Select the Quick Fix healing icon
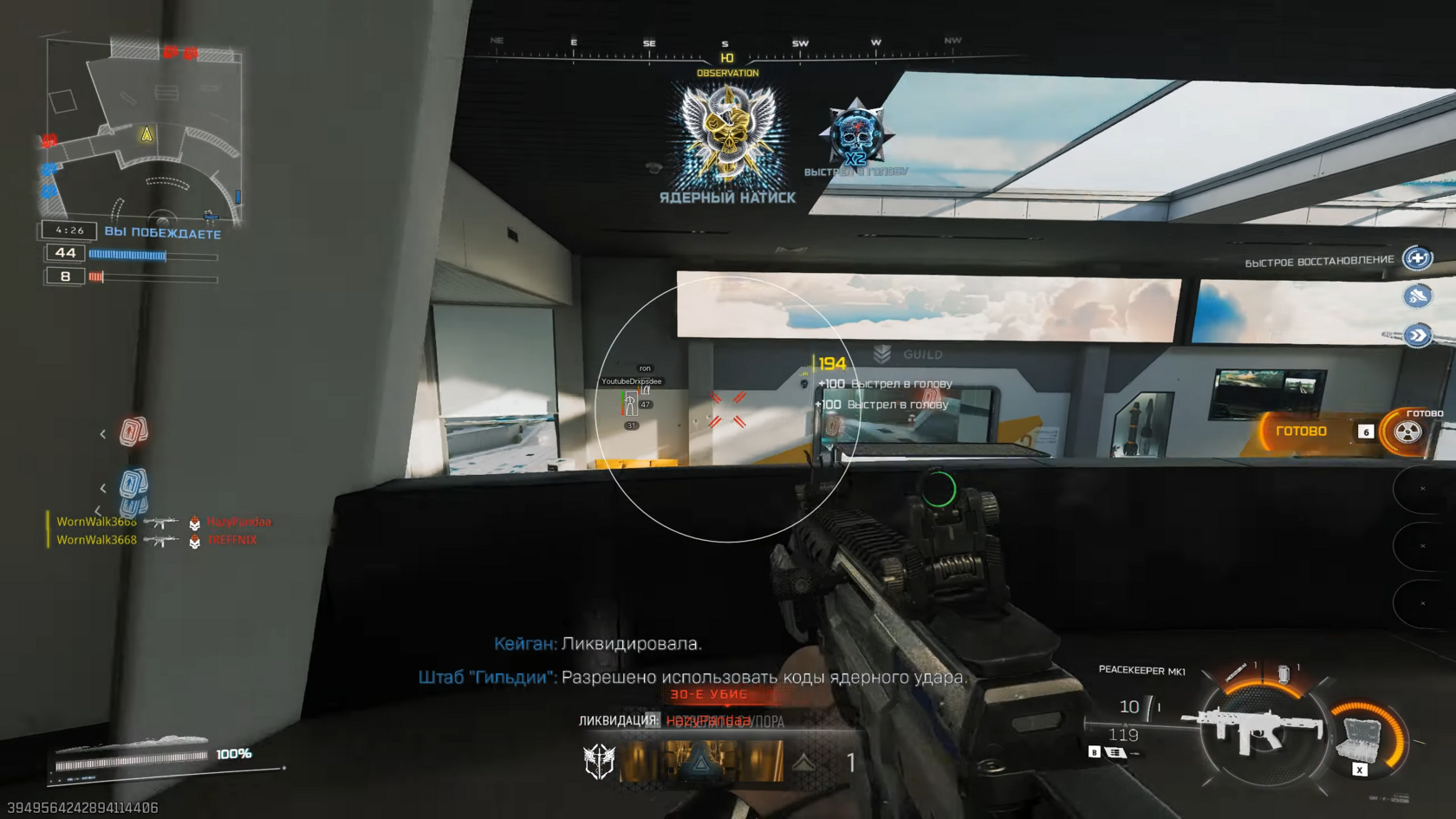The width and height of the screenshot is (1456, 819). click(1418, 257)
